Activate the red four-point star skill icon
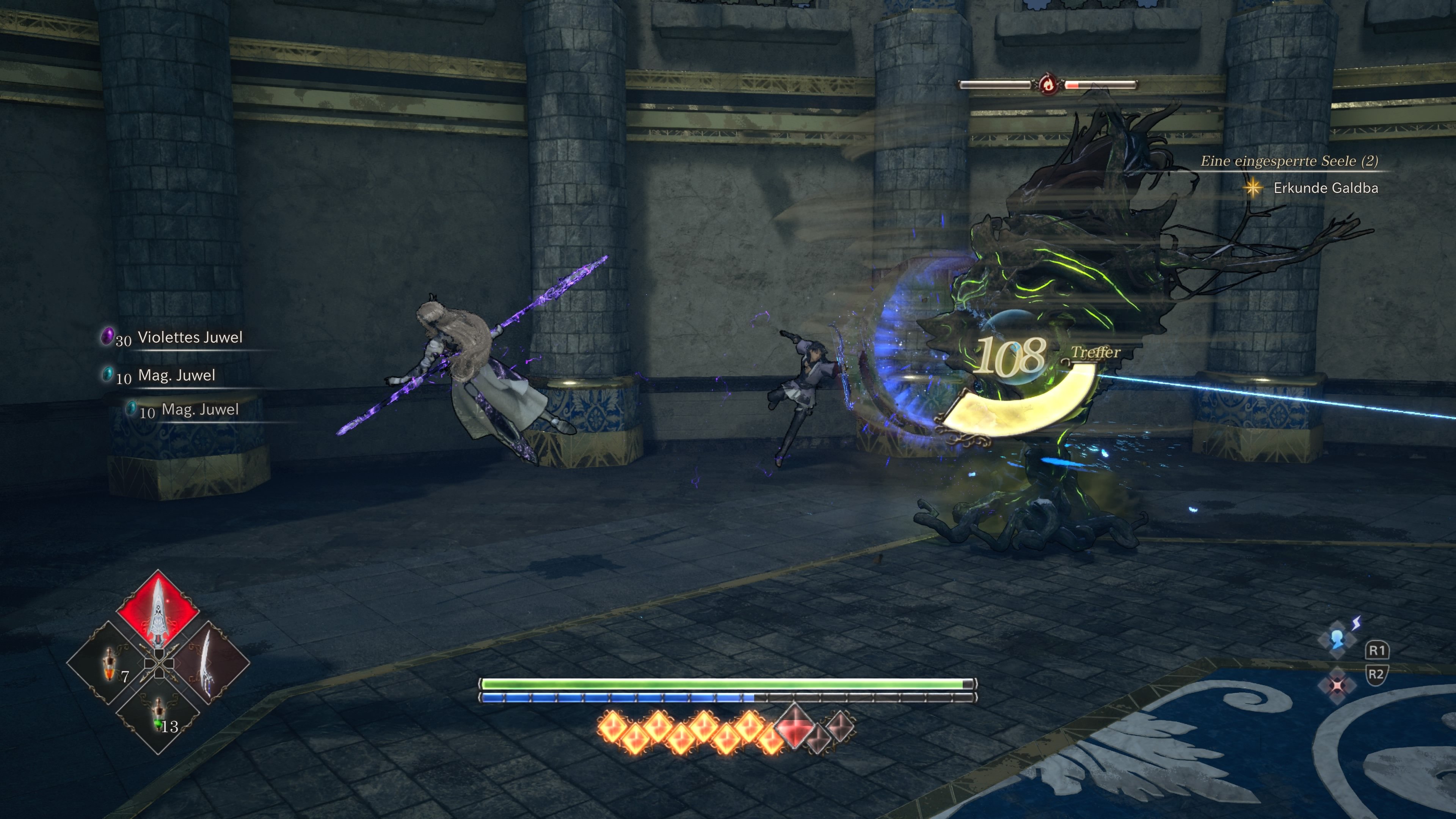 (1337, 686)
